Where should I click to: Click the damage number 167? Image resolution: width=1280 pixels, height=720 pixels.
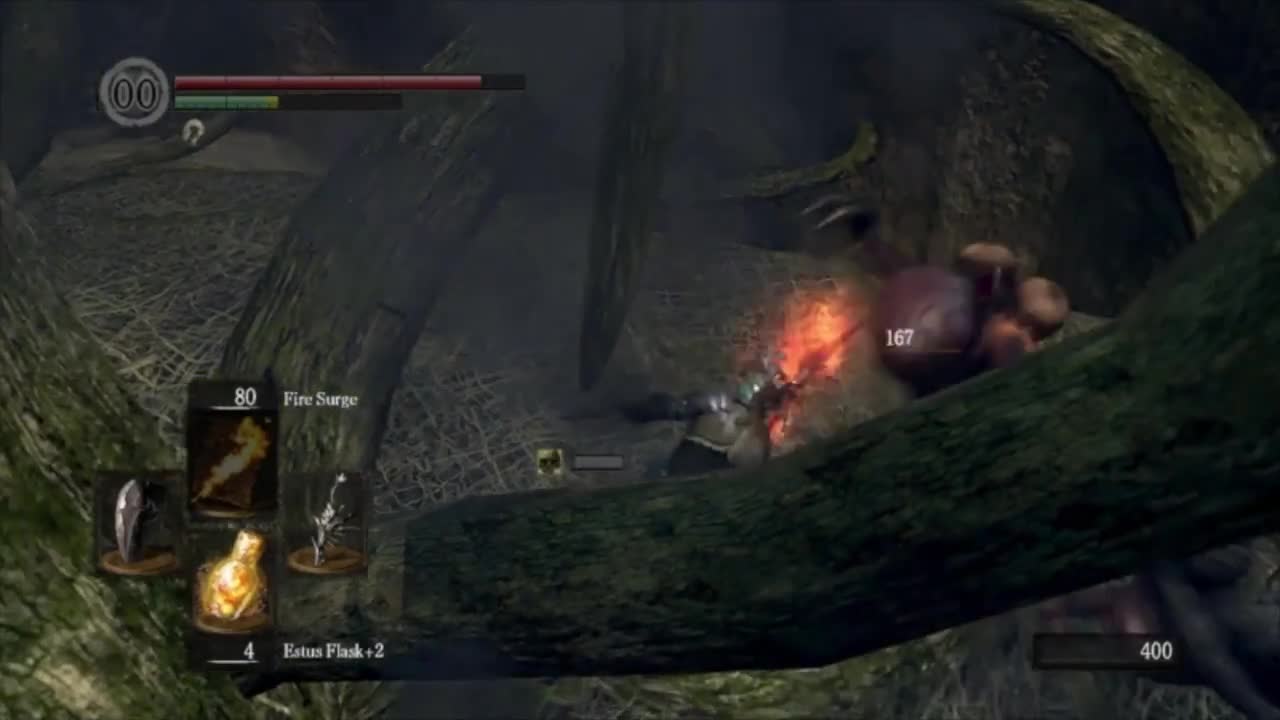click(897, 338)
